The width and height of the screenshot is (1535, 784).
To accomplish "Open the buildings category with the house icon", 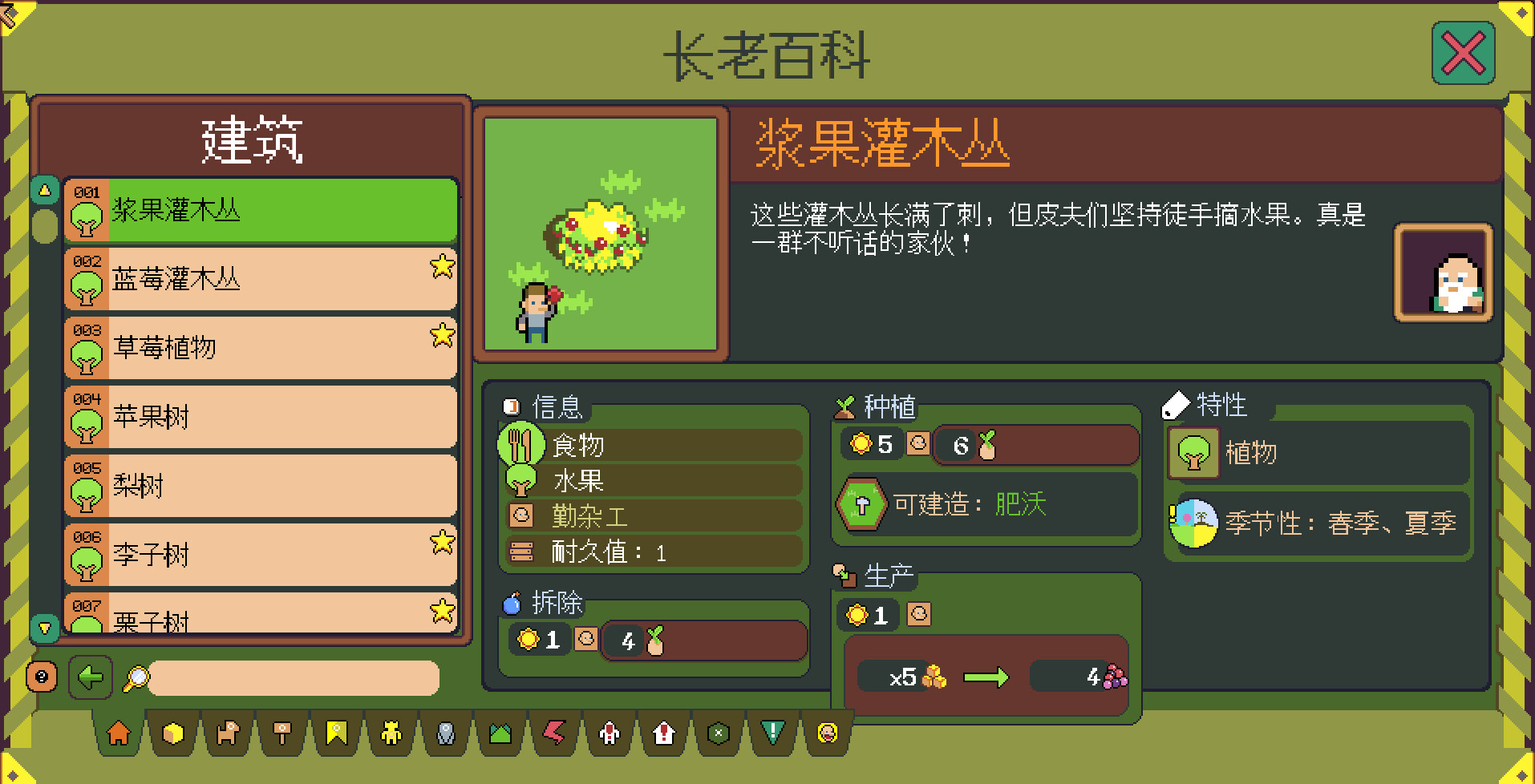I will point(117,733).
